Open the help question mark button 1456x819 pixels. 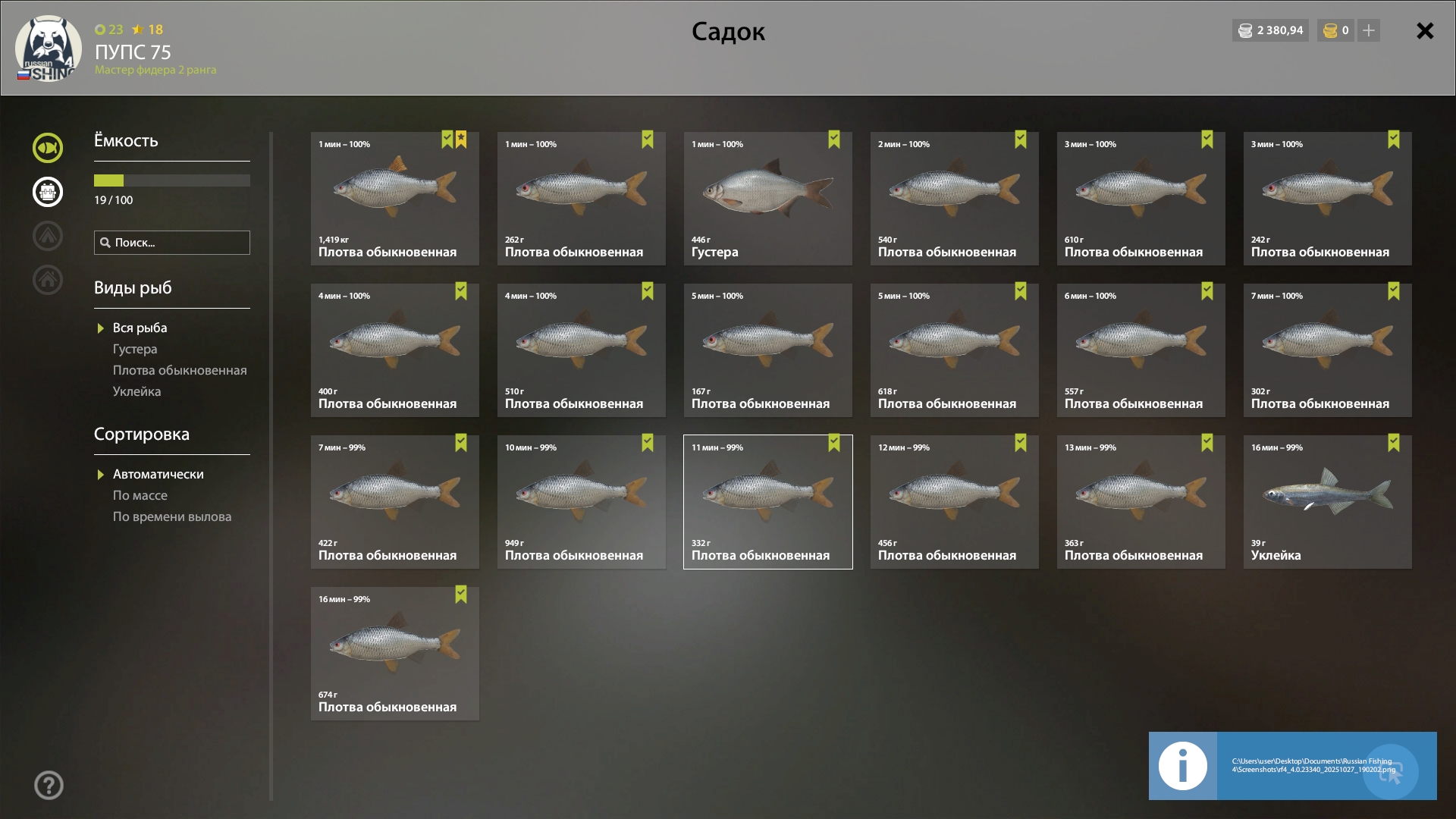[x=49, y=786]
